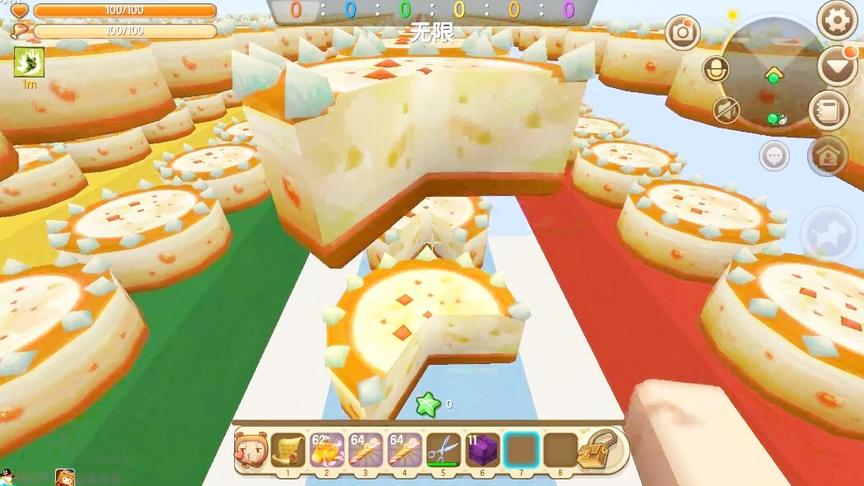Toggle the muted speaker button
This screenshot has width=864, height=486.
[x=727, y=109]
